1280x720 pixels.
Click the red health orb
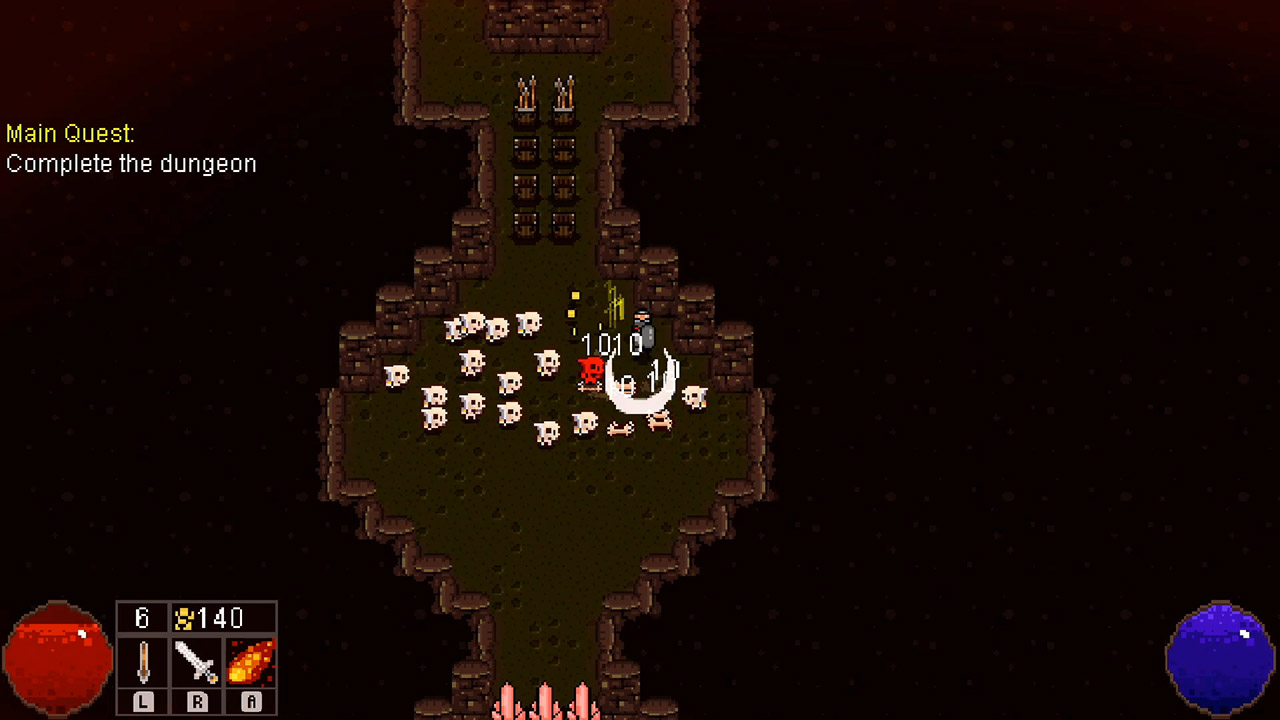click(57, 658)
